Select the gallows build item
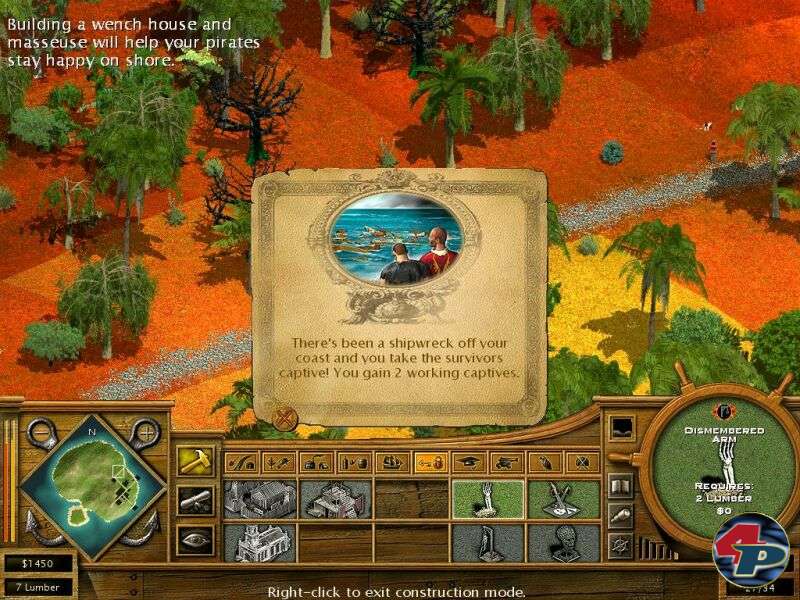The height and width of the screenshot is (600, 800). (488, 542)
